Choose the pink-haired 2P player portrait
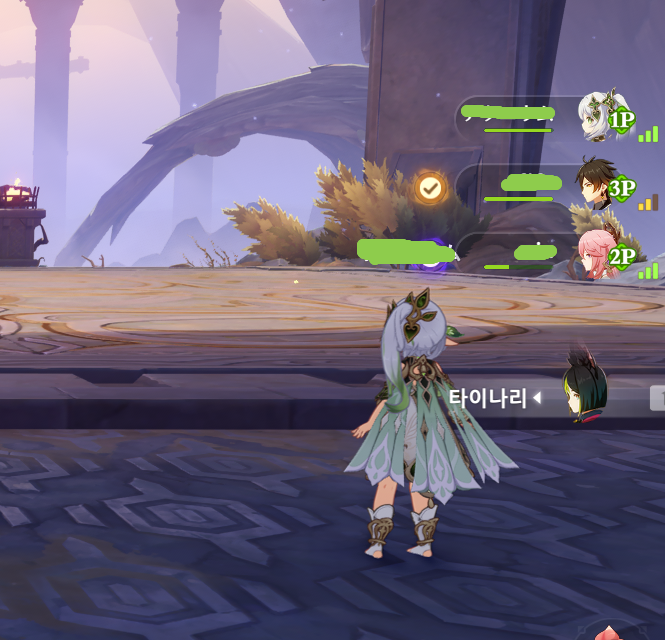This screenshot has width=665, height=640. tap(596, 253)
